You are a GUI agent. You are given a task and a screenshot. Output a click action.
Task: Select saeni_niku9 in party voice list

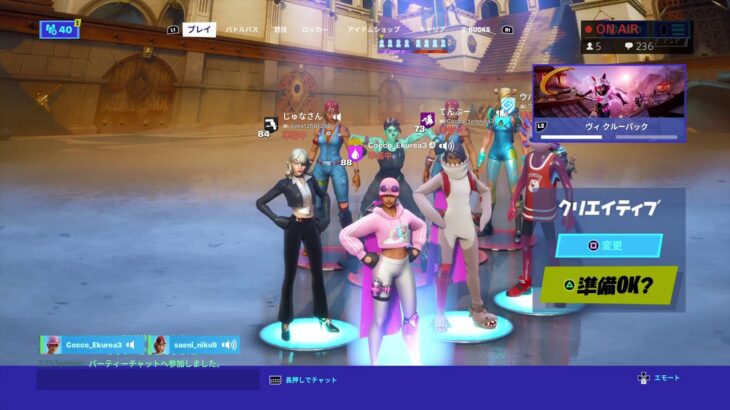coord(194,345)
